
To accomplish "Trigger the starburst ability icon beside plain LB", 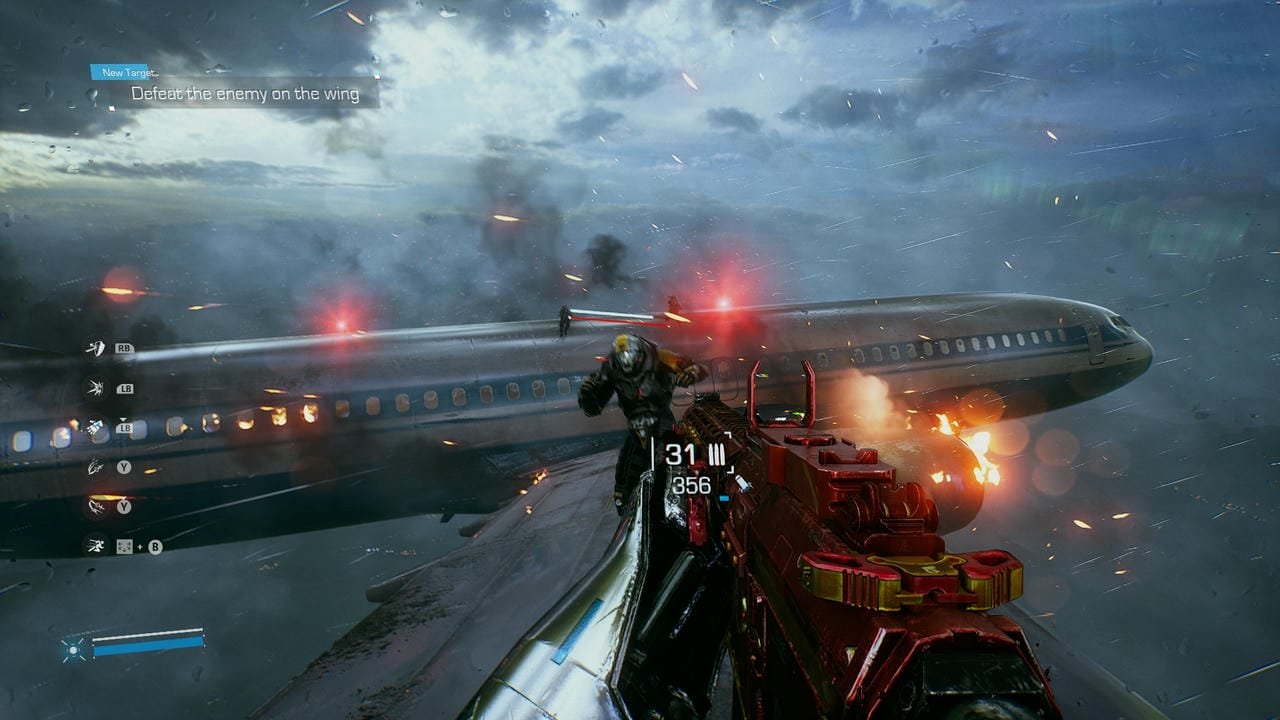I will [96, 388].
